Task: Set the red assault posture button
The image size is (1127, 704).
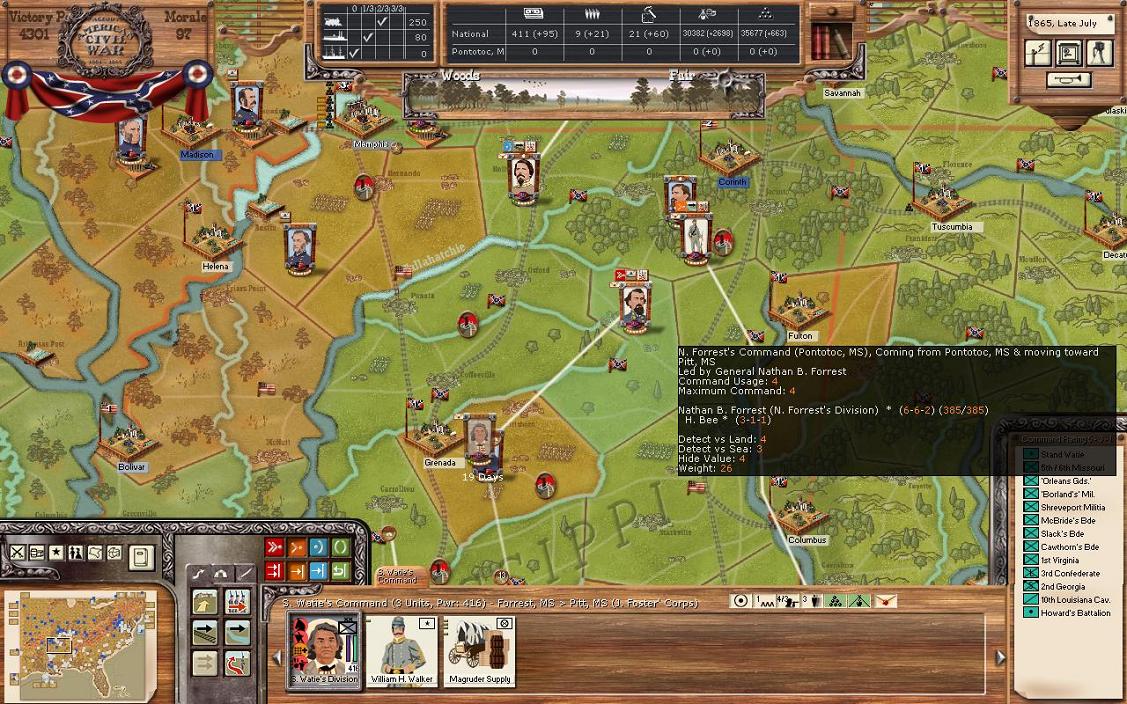Action: point(274,547)
